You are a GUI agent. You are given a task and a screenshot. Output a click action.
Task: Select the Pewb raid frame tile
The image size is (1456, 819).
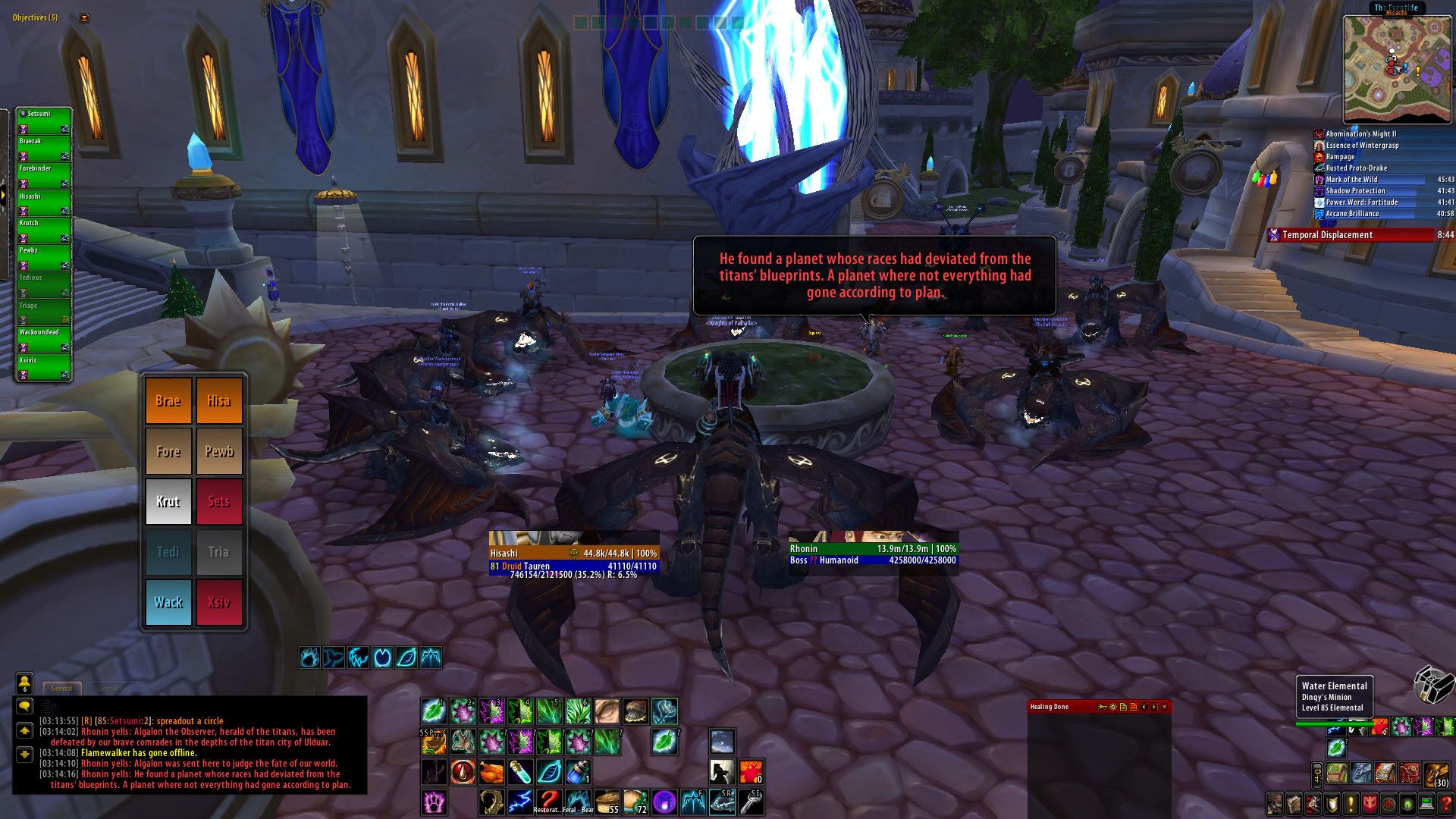(x=218, y=451)
